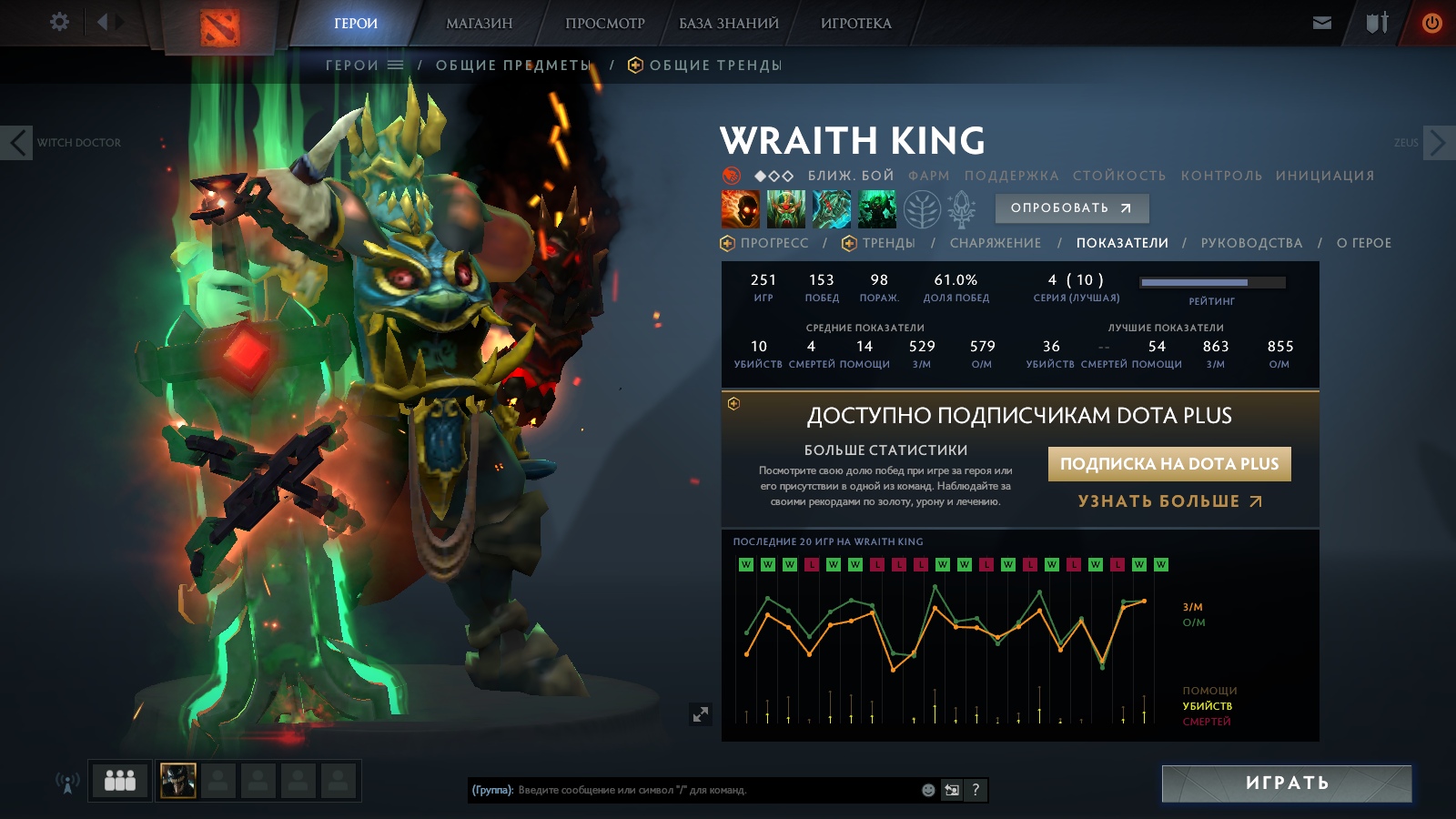This screenshot has height=819, width=1456.
Task: Go to the База знаний tab
Action: click(728, 24)
